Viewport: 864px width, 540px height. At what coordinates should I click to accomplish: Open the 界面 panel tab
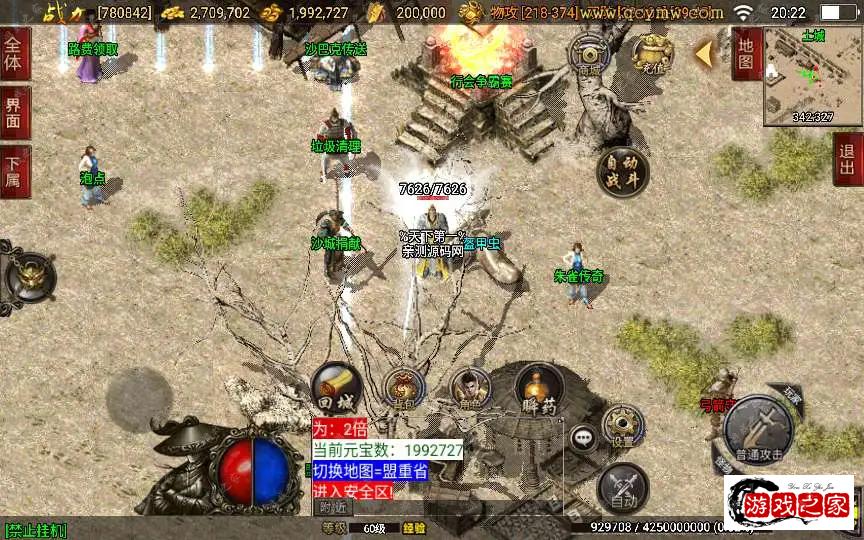click(14, 112)
